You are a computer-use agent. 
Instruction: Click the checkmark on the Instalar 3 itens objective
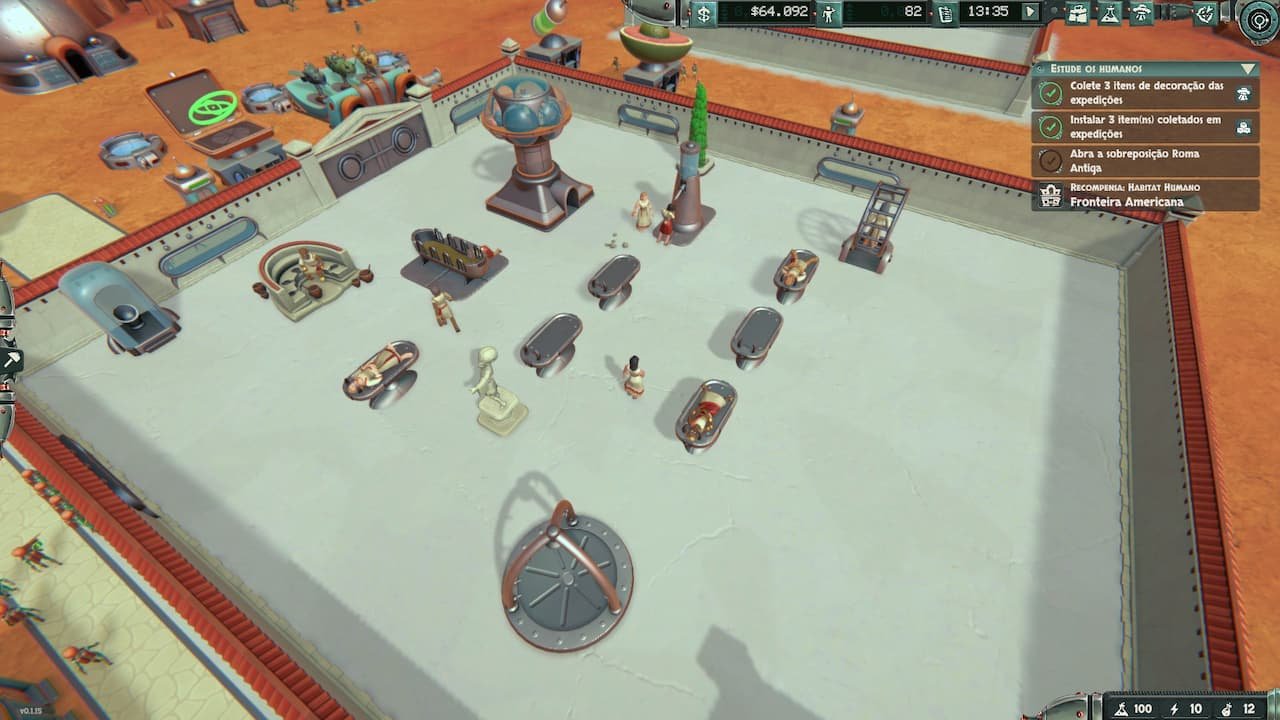click(1051, 127)
